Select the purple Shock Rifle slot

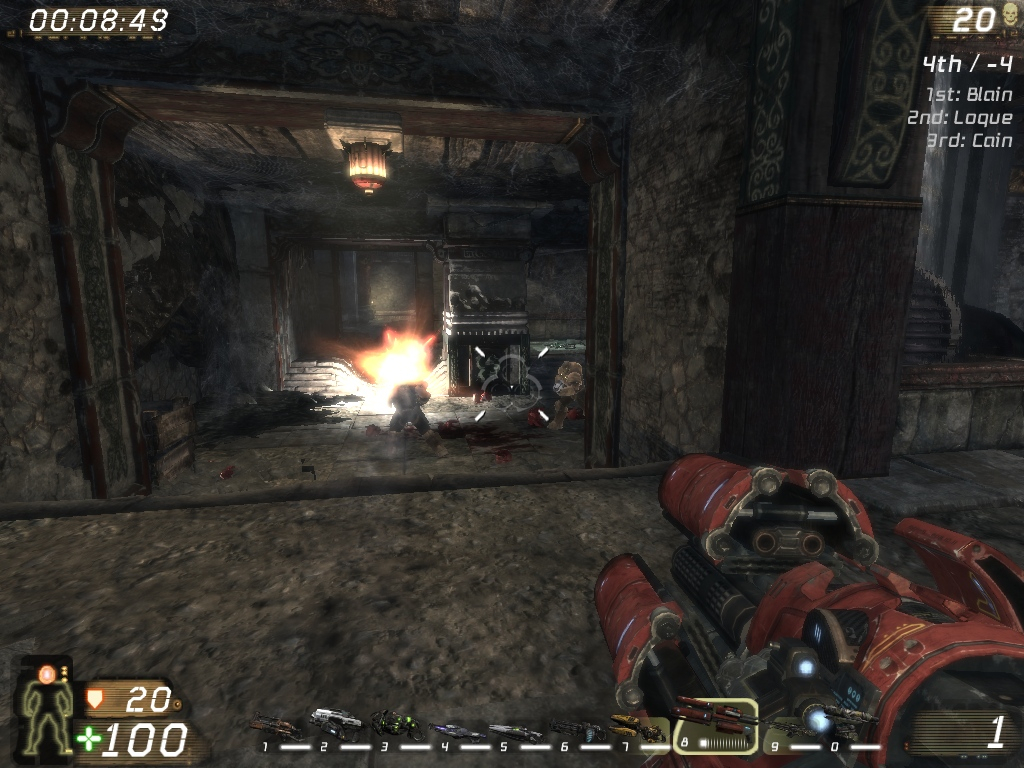click(x=456, y=730)
